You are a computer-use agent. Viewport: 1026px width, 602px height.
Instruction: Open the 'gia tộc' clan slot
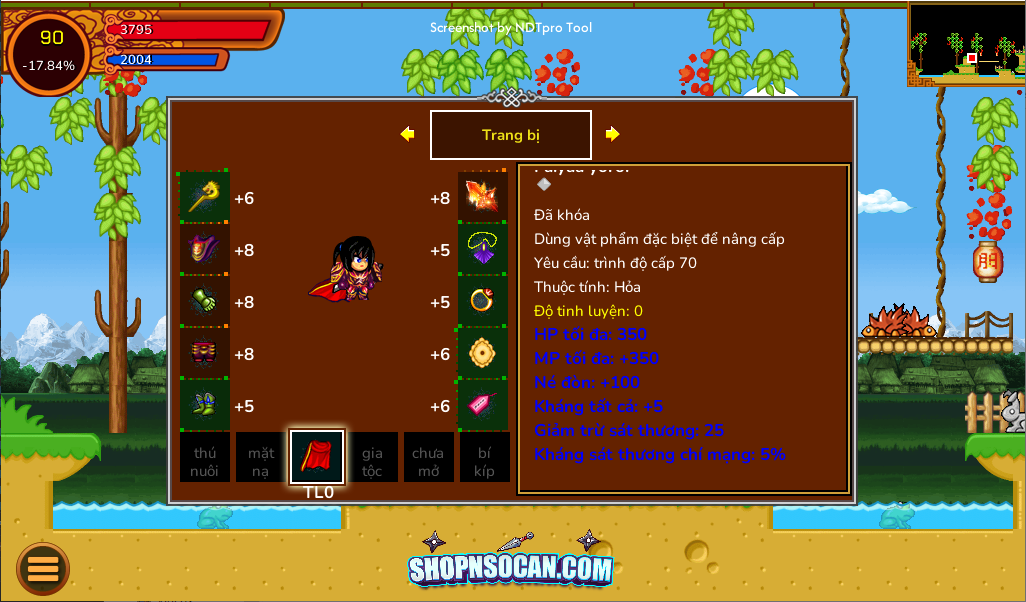[372, 457]
